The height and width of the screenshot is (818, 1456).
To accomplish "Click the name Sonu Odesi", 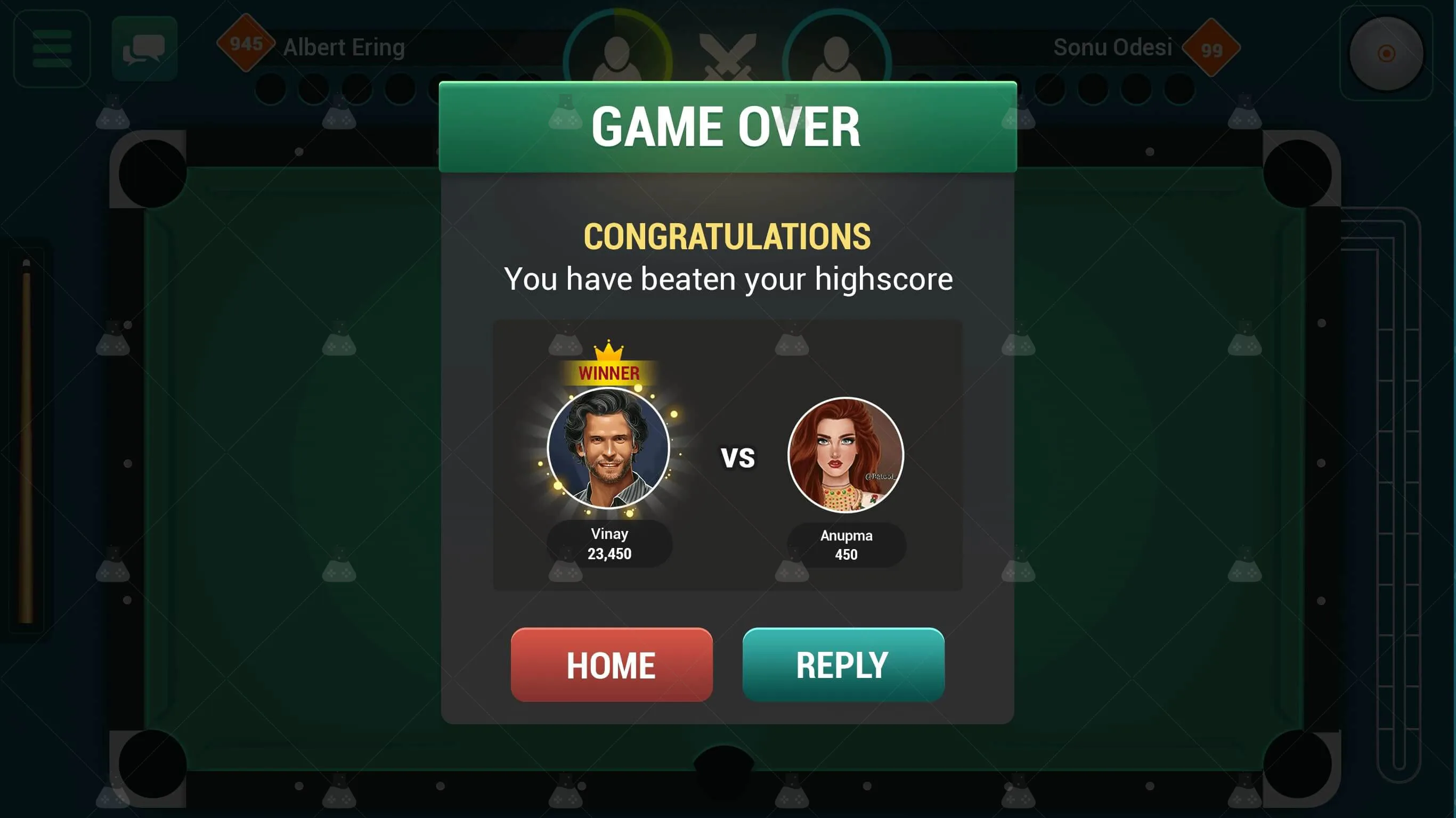I will click(x=1113, y=47).
